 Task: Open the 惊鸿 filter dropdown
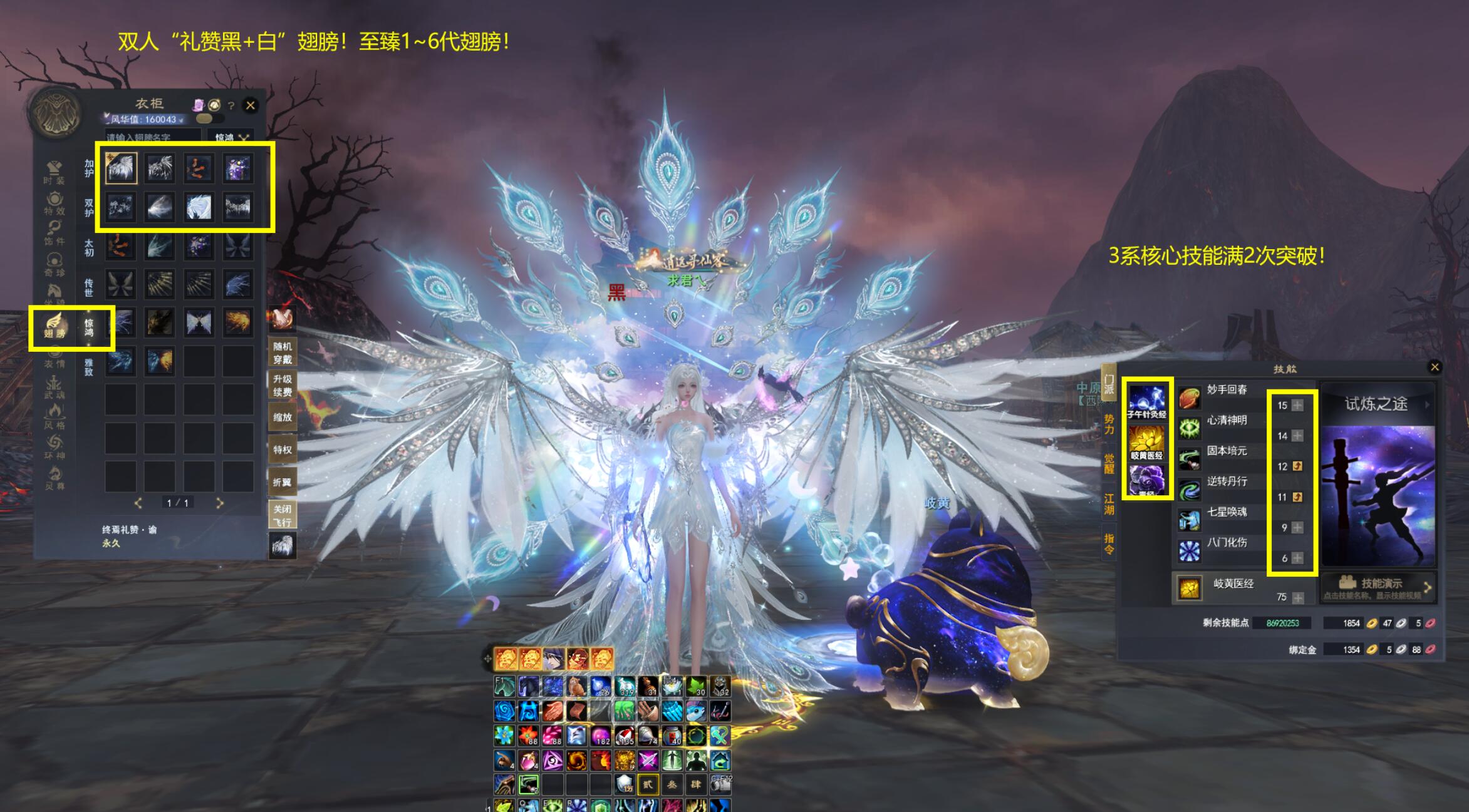click(231, 137)
